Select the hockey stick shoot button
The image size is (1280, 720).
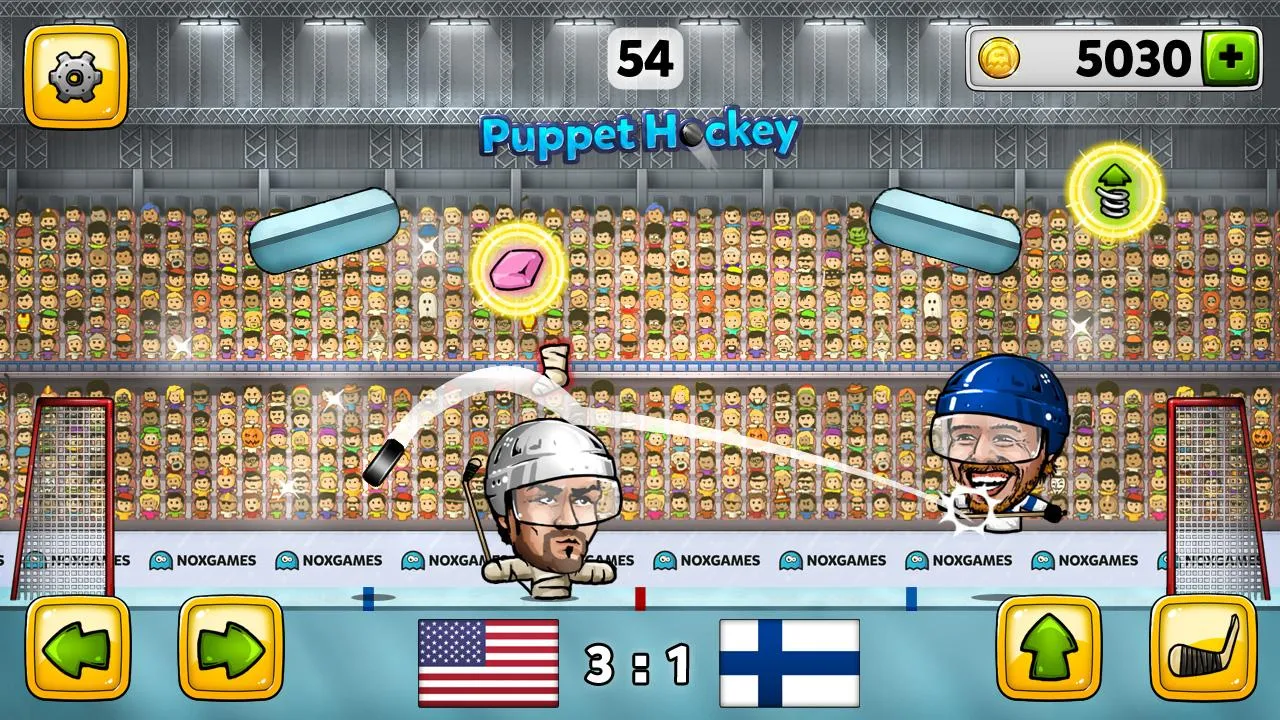point(1205,649)
